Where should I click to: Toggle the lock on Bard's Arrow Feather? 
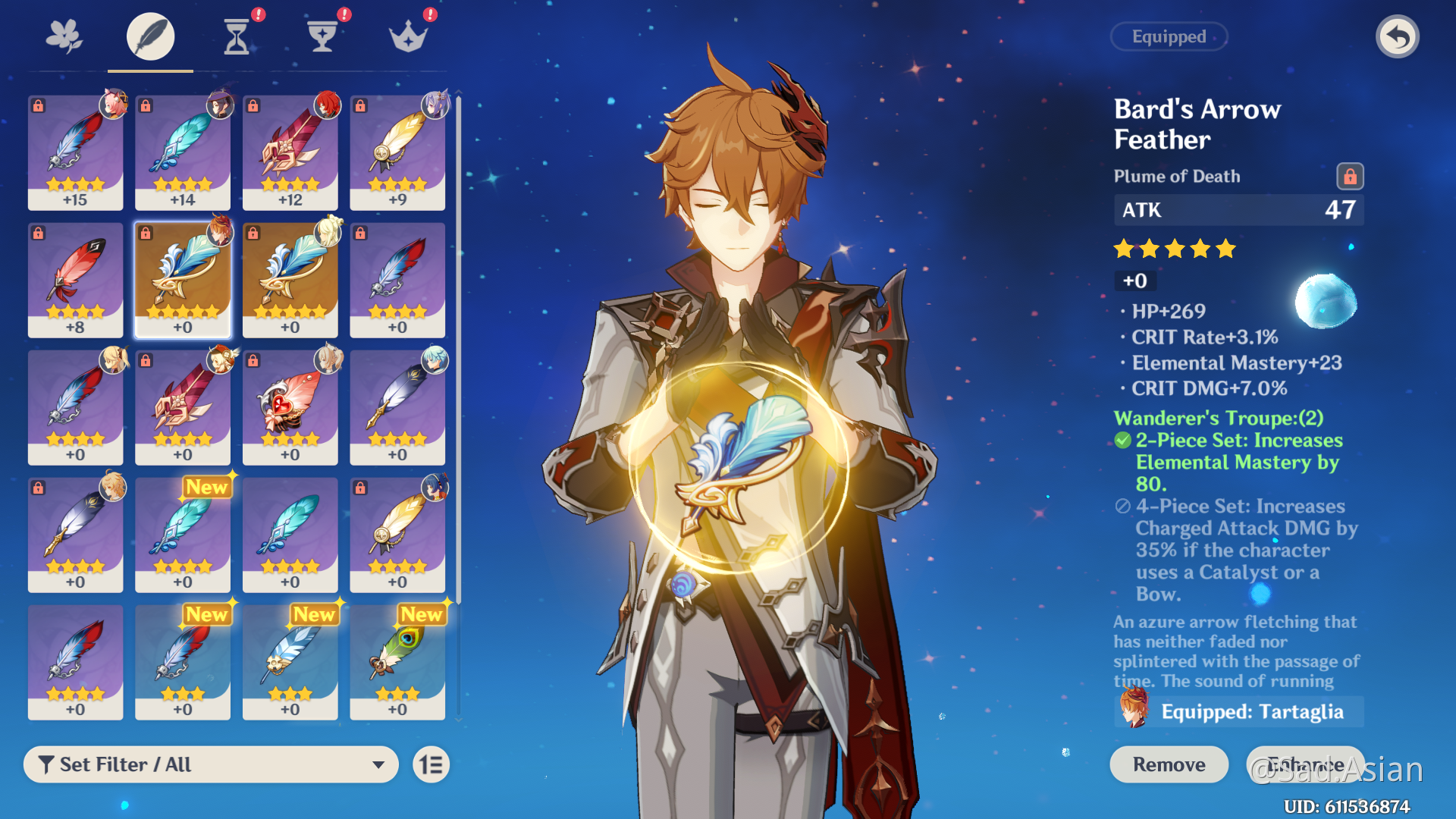1350,177
